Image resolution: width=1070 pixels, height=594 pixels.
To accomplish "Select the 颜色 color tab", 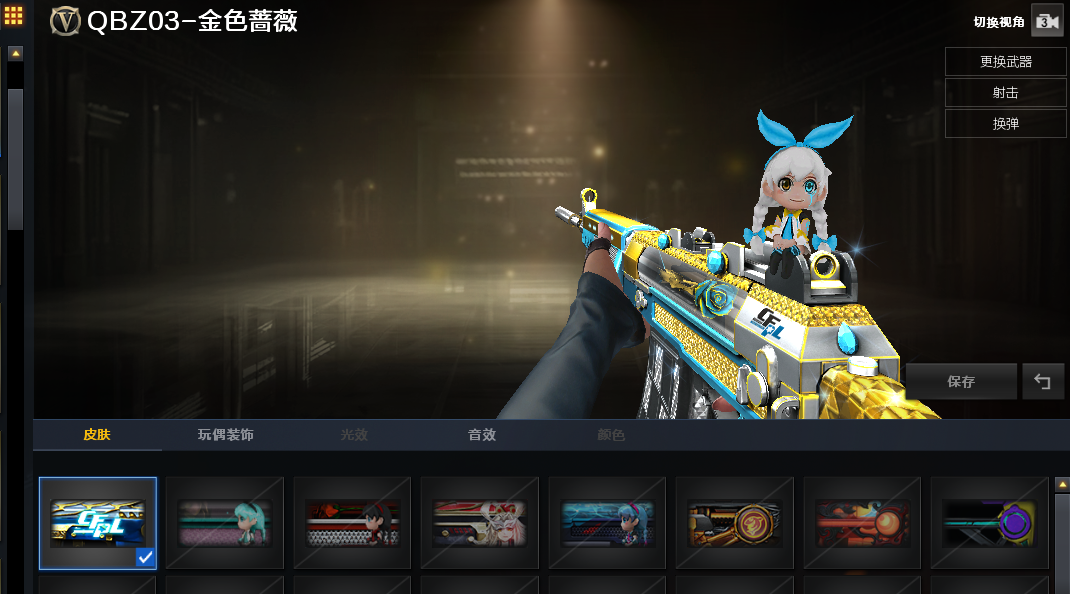I will coord(611,435).
